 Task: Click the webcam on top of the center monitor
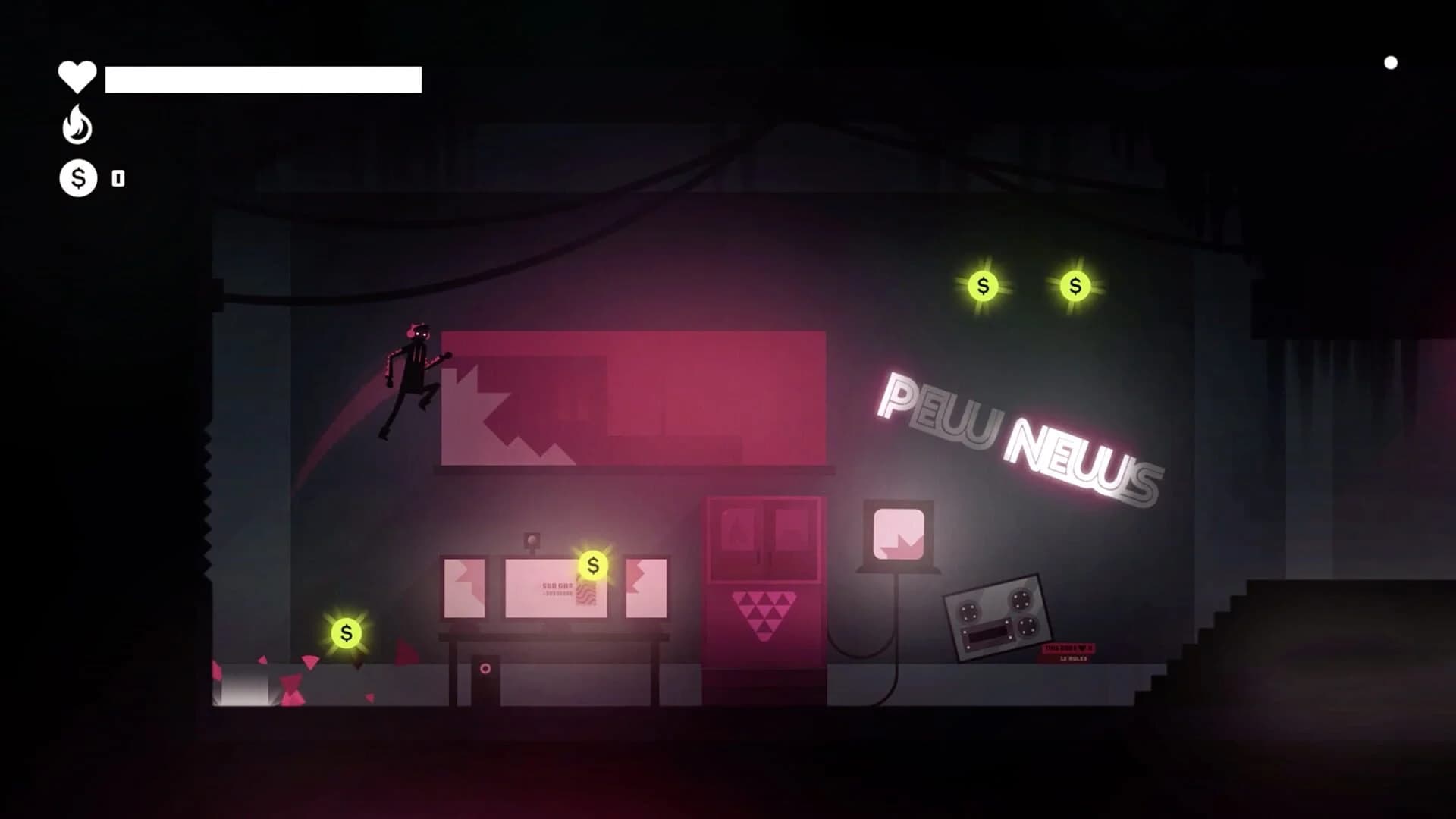pos(533,539)
